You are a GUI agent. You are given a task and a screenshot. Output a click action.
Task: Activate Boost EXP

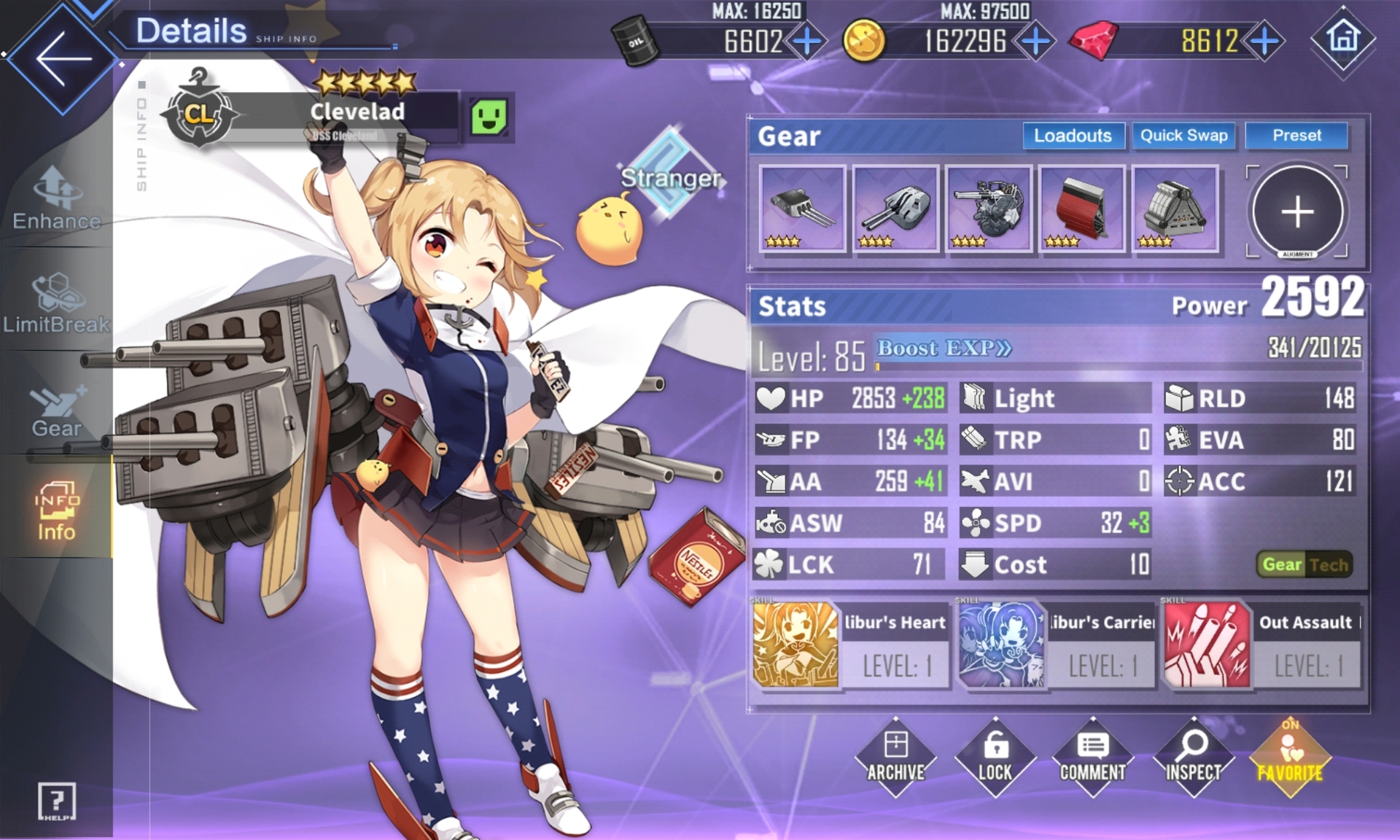pyautogui.click(x=944, y=349)
